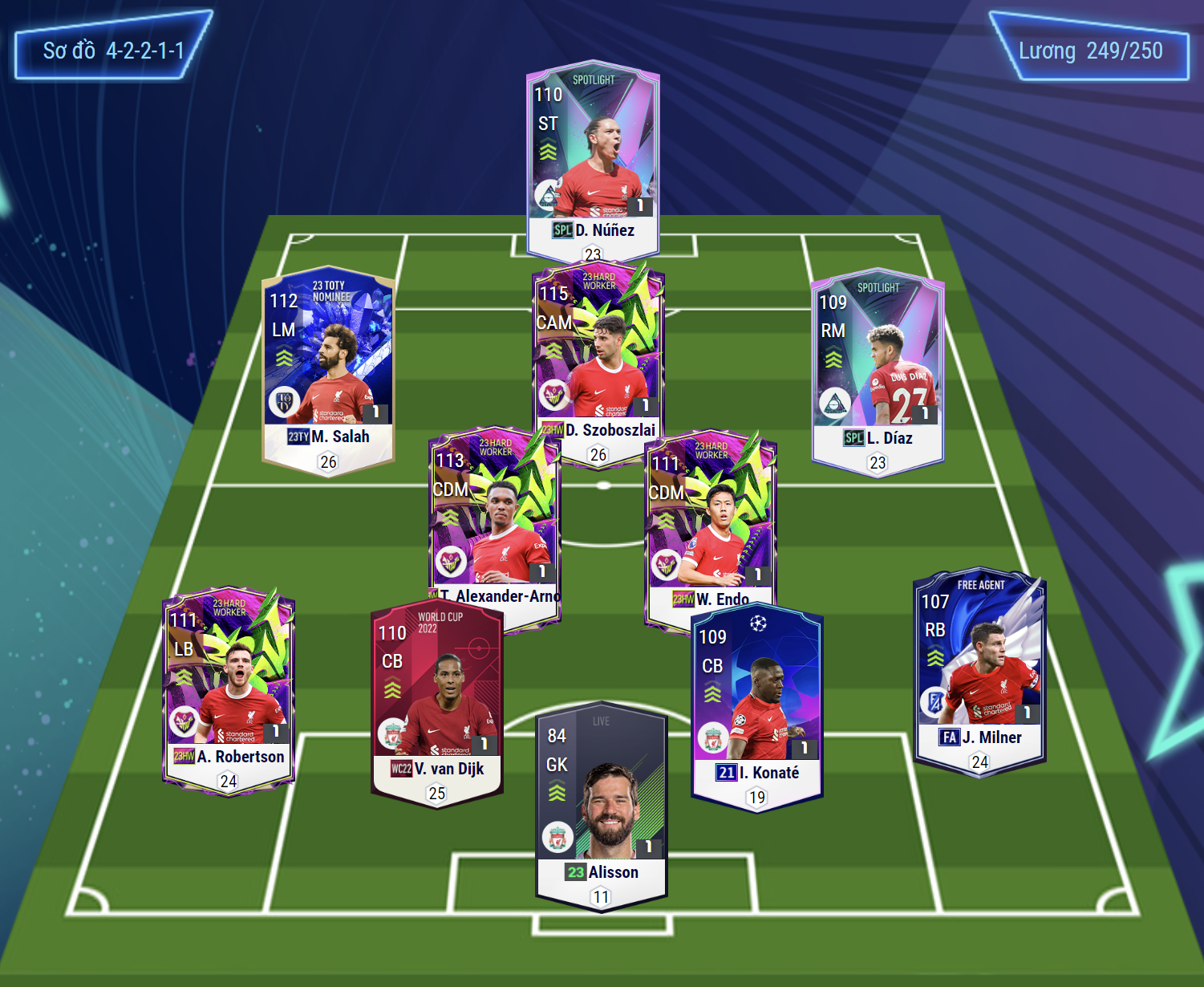This screenshot has width=1204, height=987.
Task: Select the V. van Dijk CB card
Action: [437, 702]
